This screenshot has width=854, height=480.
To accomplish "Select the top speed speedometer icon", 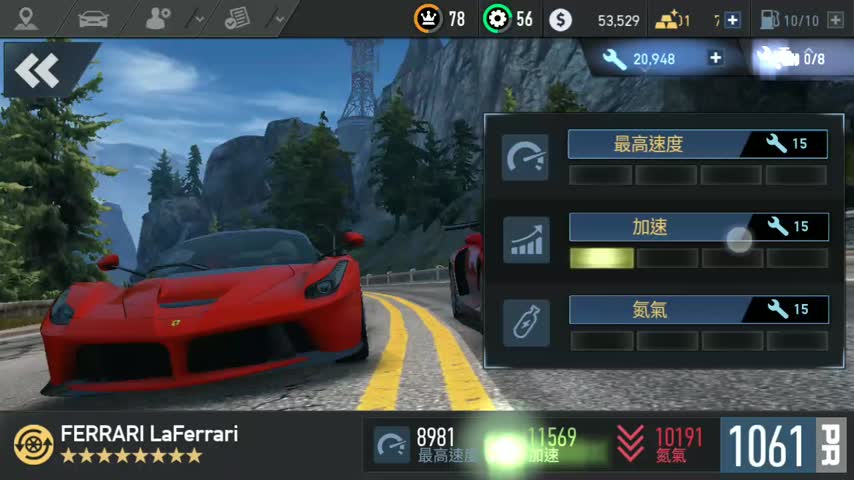I will pyautogui.click(x=525, y=158).
